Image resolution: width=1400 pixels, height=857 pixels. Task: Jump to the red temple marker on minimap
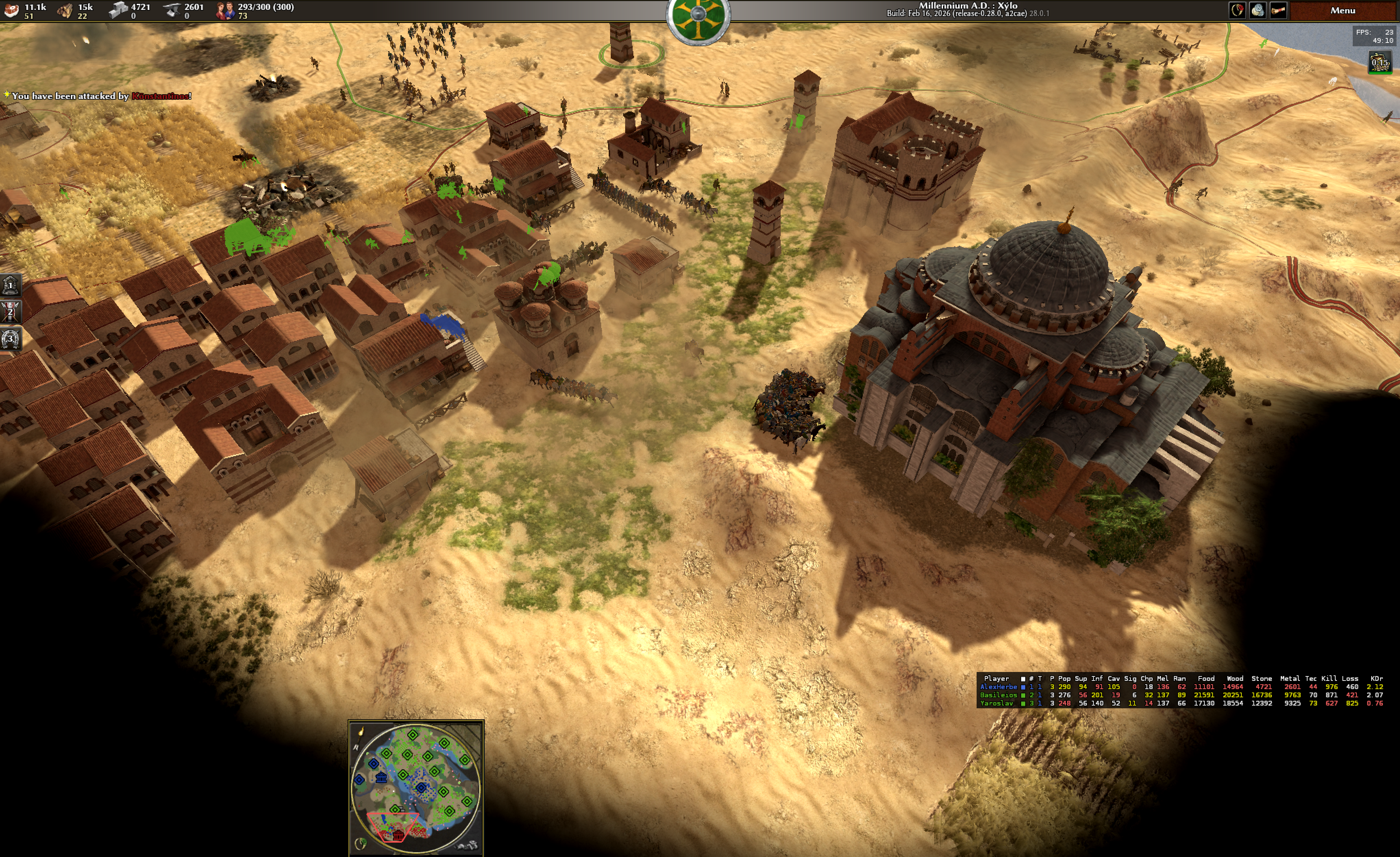398,835
